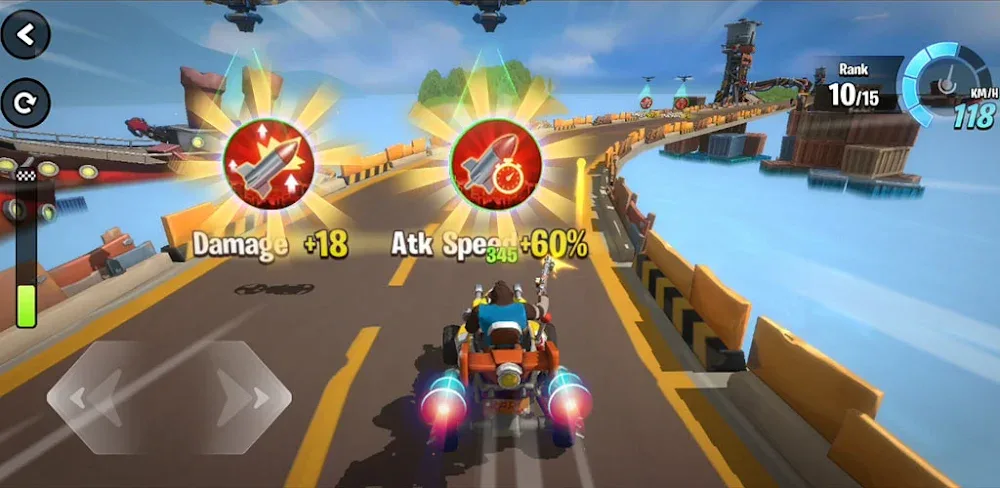
Task: Choose the Damage +18 rocket upgrade
Action: click(x=268, y=164)
